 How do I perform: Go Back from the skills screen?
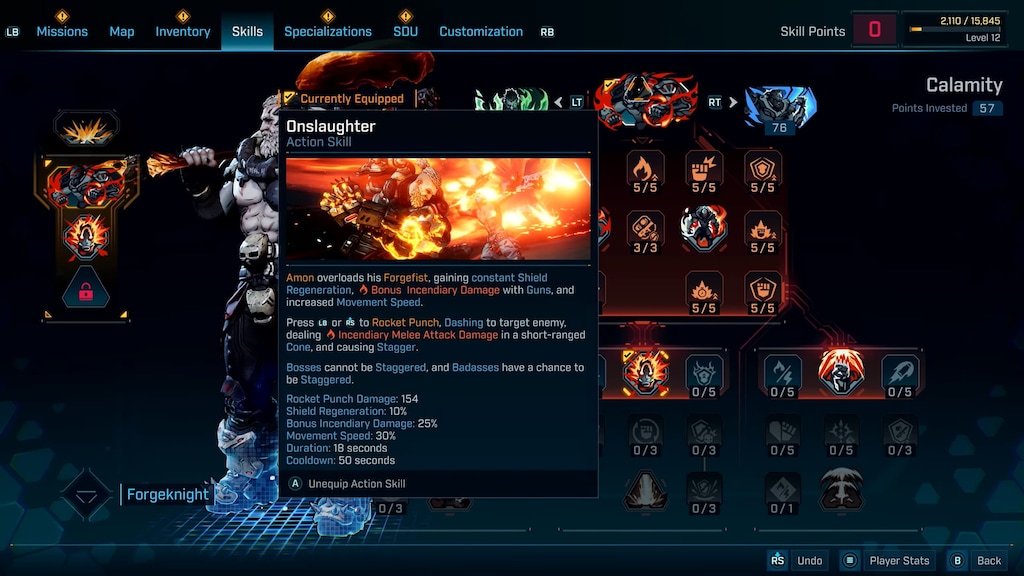988,561
